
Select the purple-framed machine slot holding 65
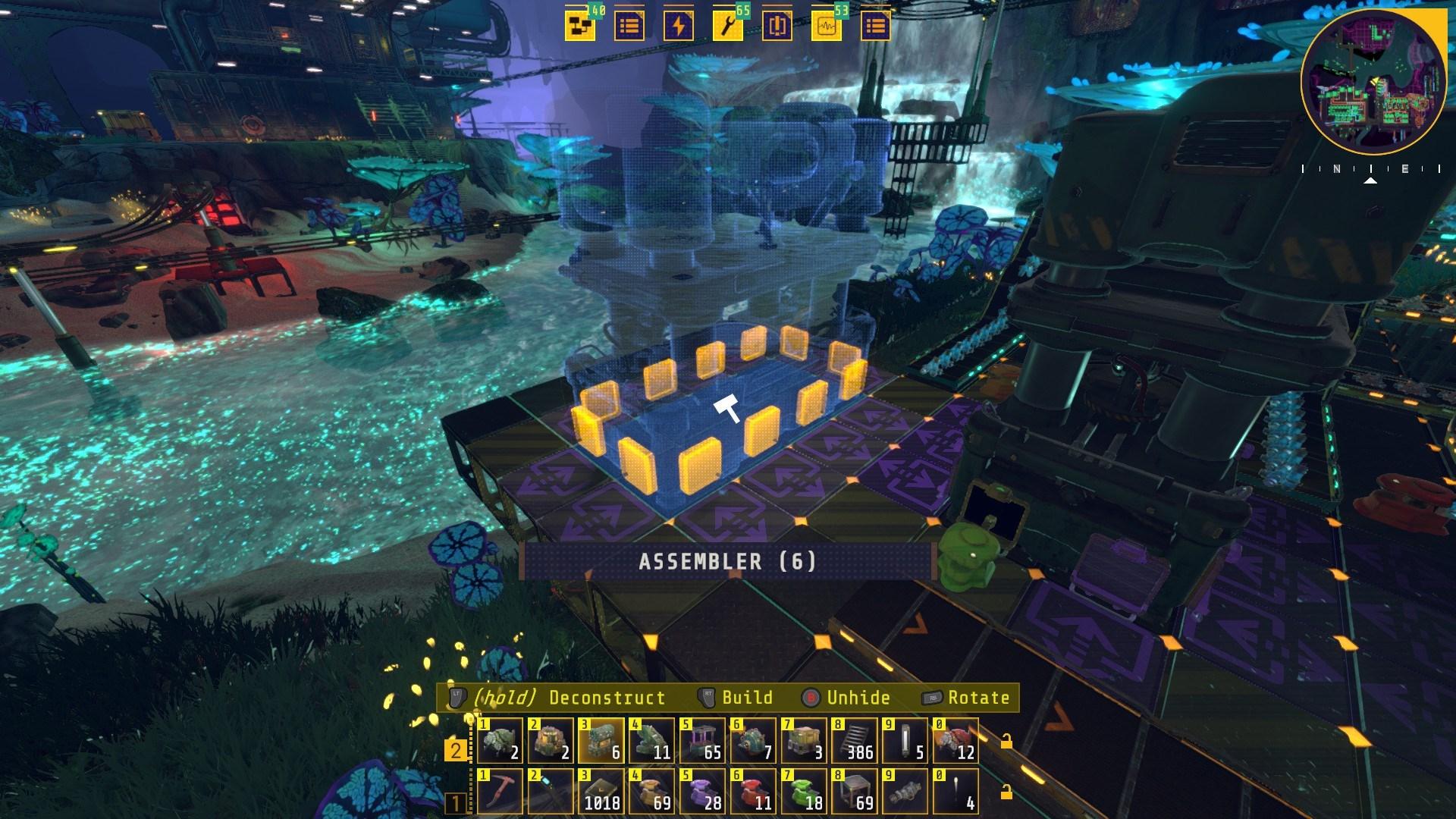[x=702, y=741]
